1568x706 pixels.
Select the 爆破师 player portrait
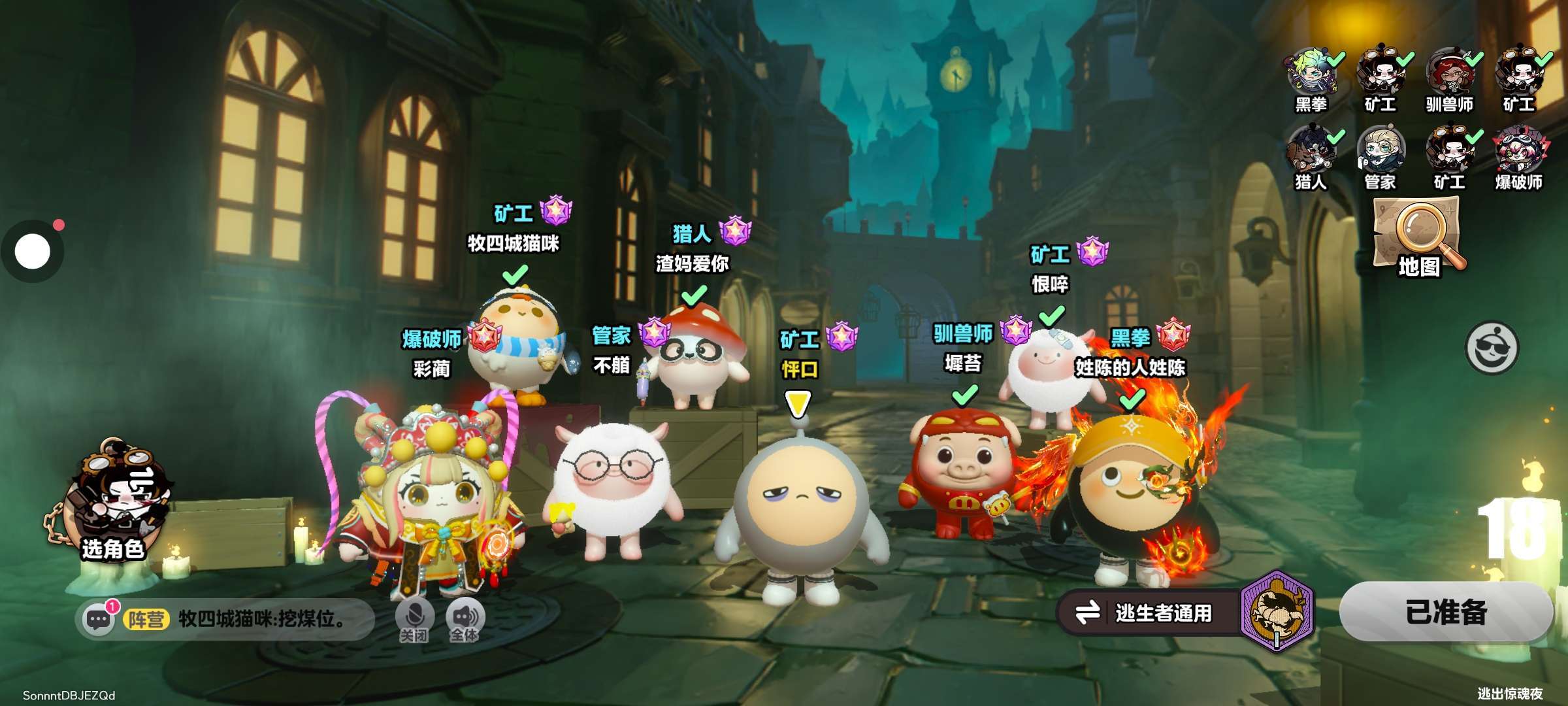(1518, 150)
